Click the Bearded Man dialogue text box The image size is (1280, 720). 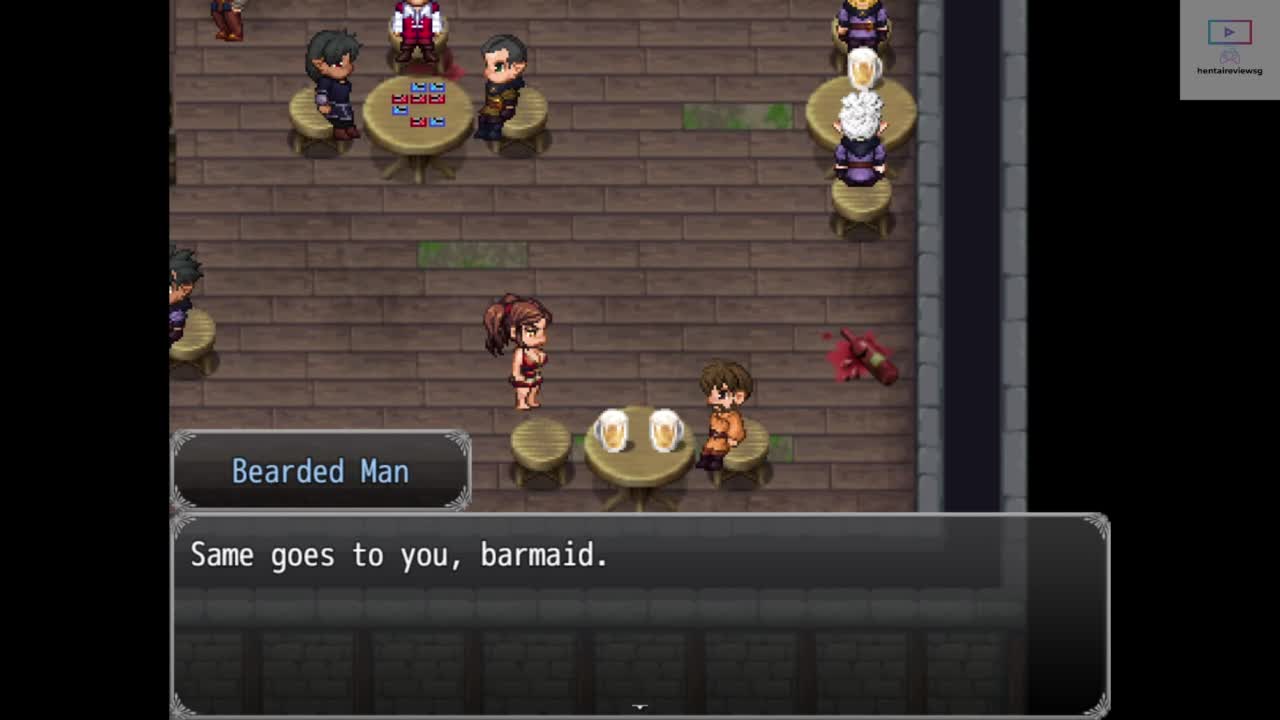[640, 614]
